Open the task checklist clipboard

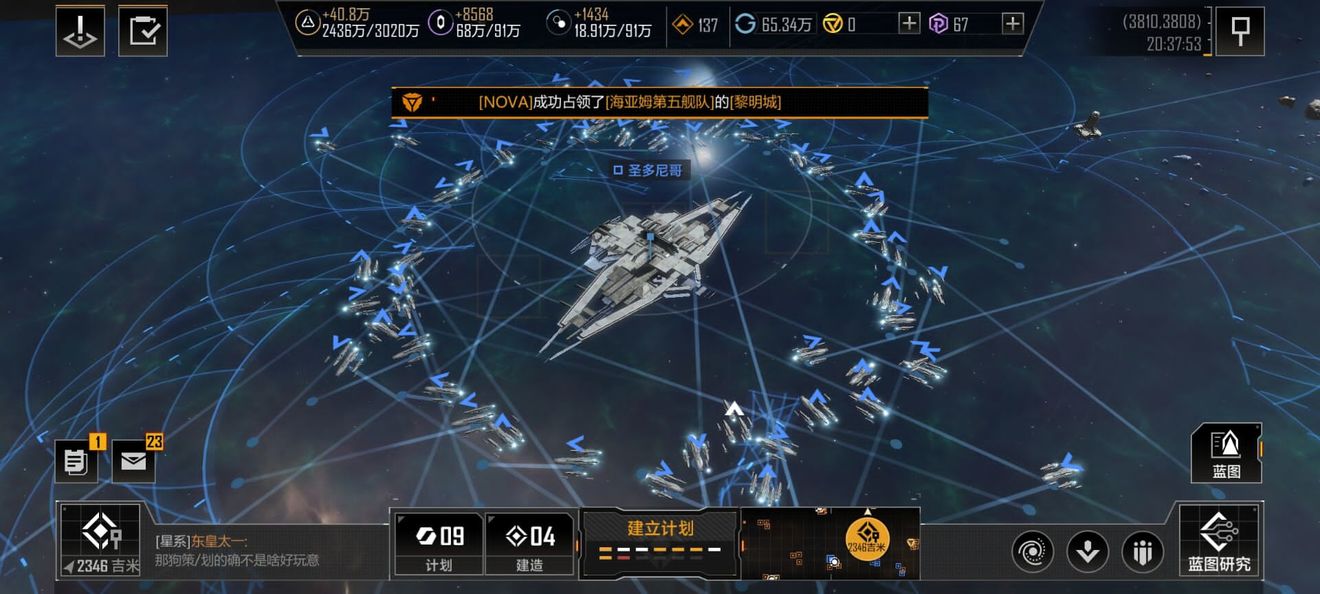tap(143, 31)
